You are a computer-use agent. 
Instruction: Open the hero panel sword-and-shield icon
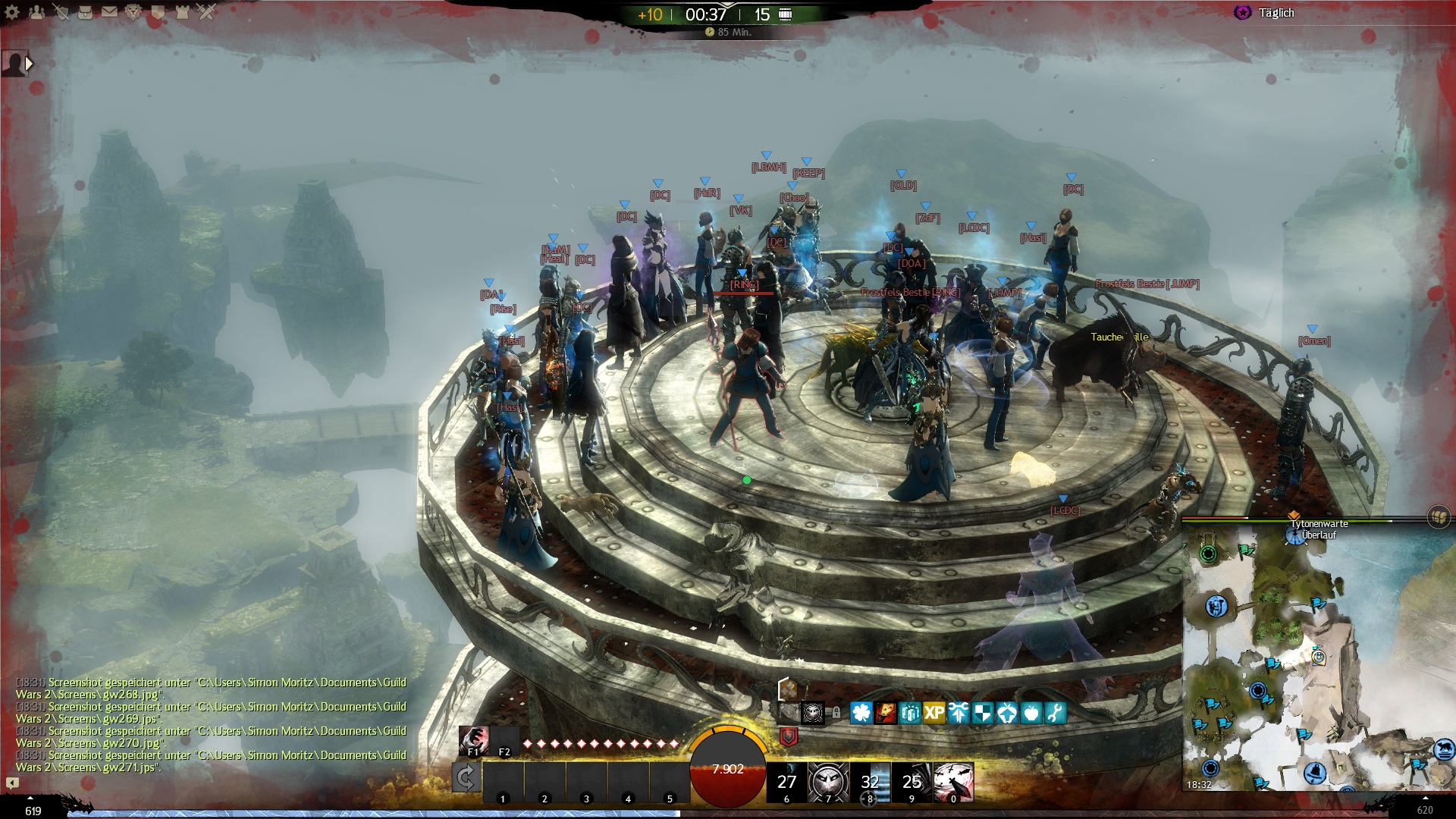[x=61, y=12]
